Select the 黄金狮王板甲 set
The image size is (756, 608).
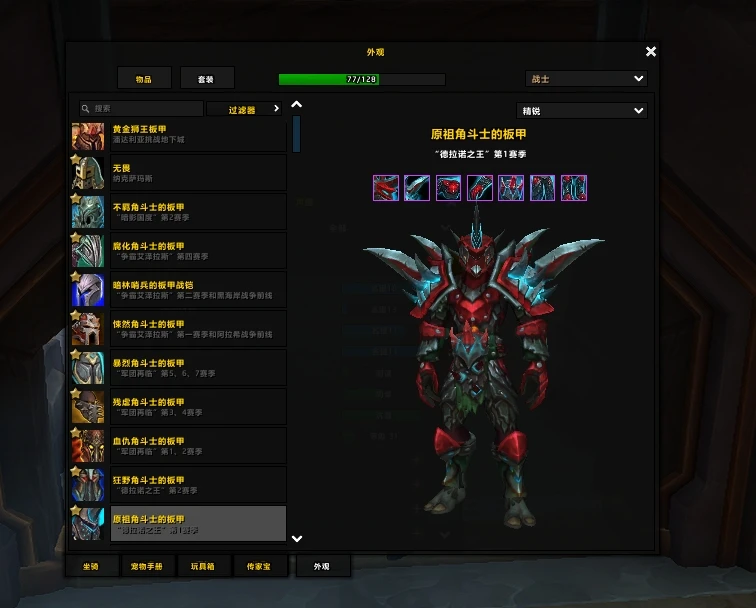tap(178, 135)
